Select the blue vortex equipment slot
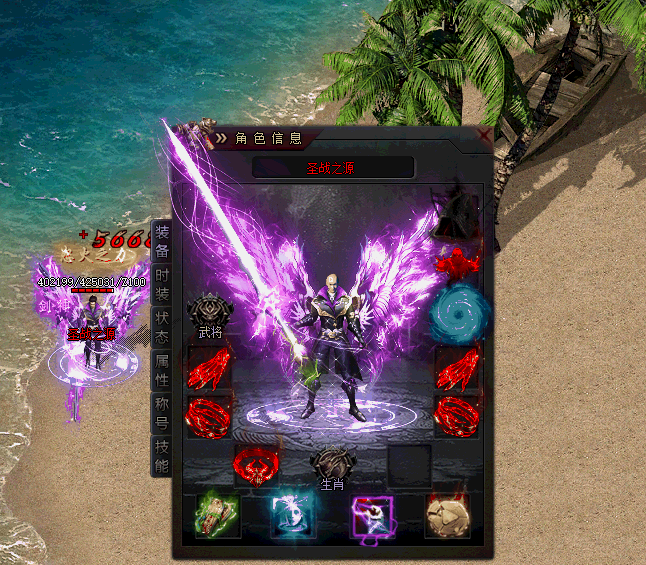Screen dimensions: 646x565 coord(457,314)
